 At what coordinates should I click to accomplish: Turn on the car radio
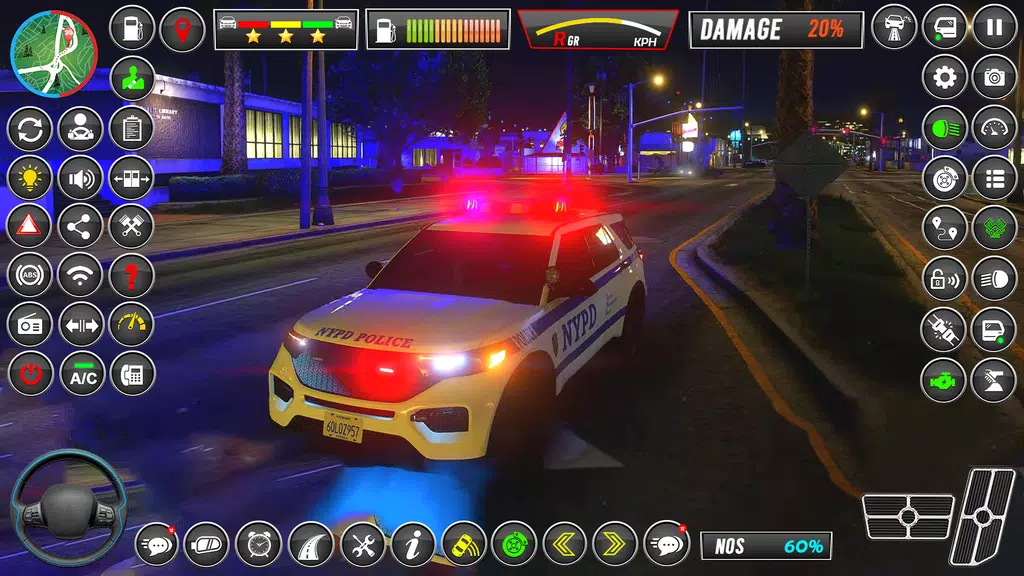(x=29, y=324)
